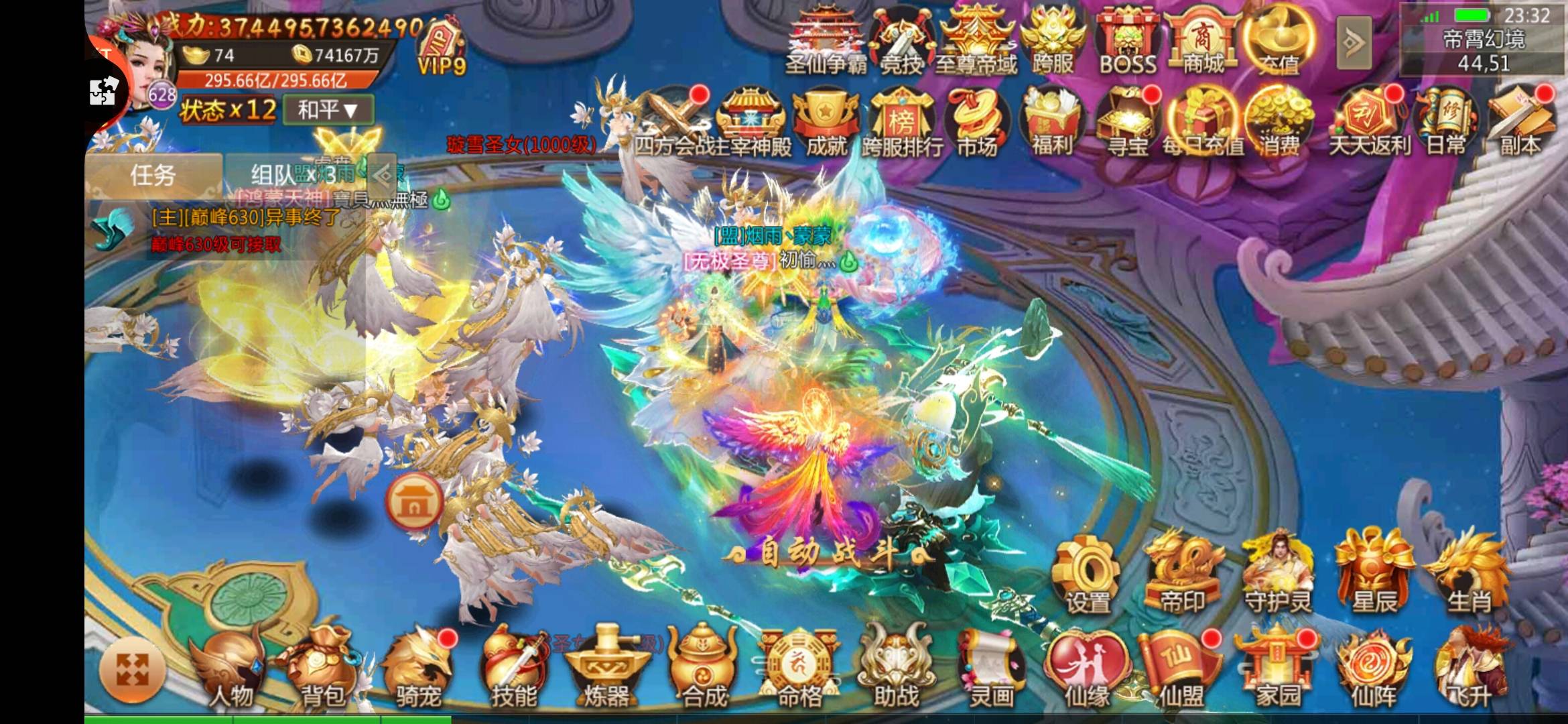Switch to the 任务 quest tab

coord(153,175)
